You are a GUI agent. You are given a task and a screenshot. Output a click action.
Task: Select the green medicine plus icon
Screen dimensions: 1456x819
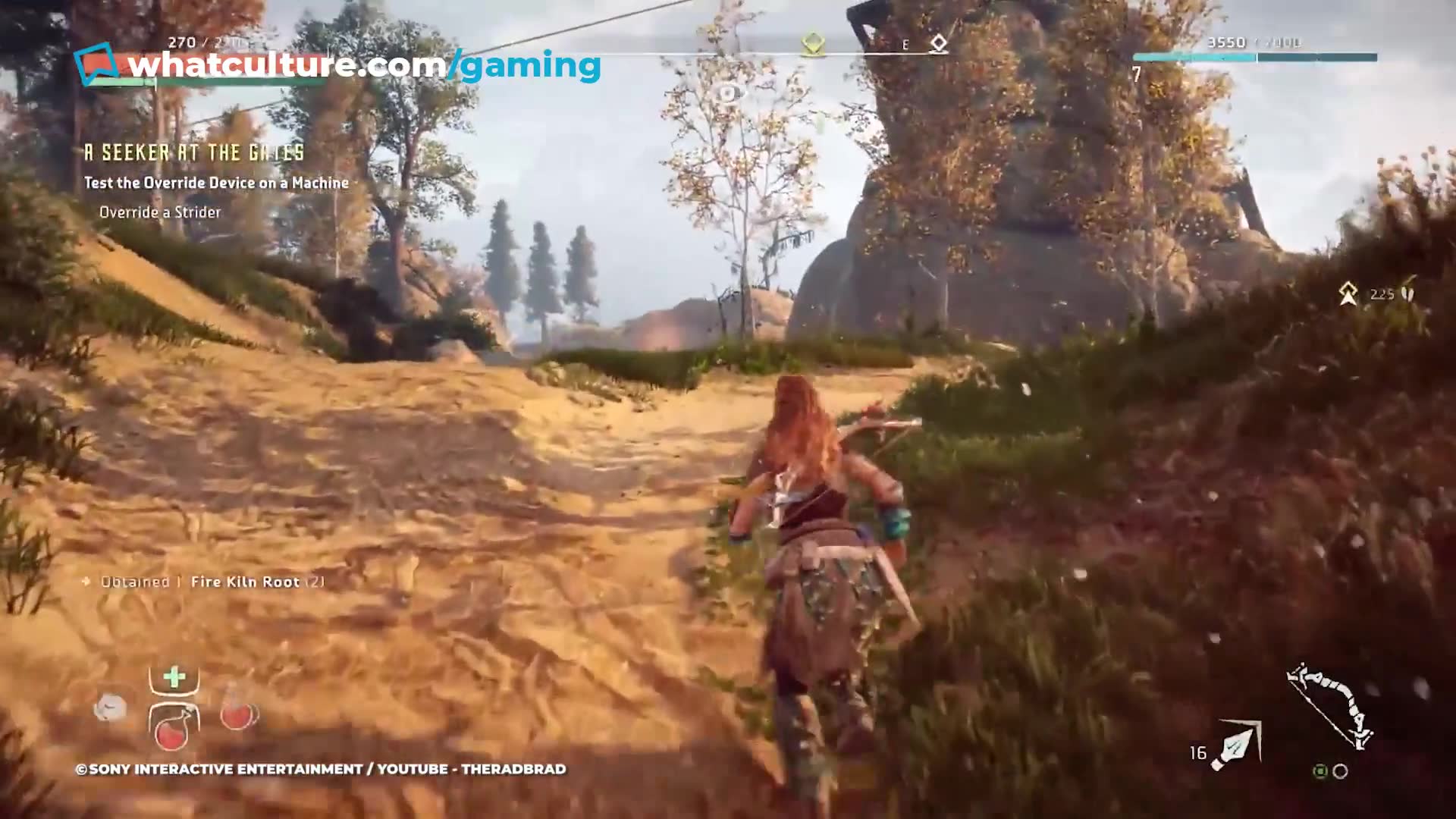(x=173, y=677)
